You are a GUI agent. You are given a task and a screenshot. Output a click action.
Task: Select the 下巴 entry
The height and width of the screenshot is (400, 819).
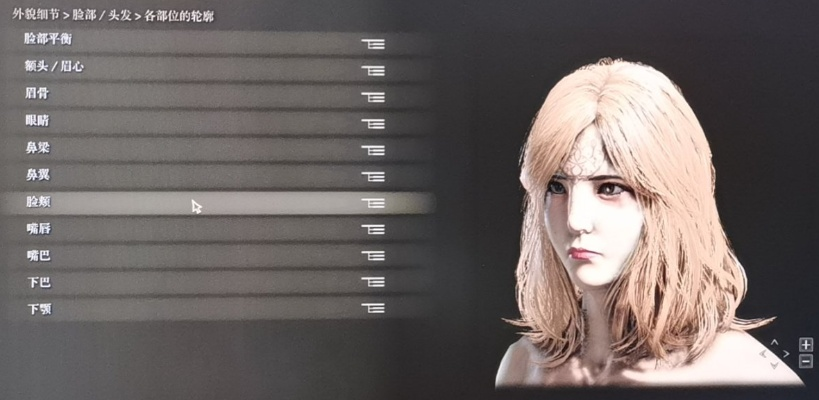tap(200, 283)
